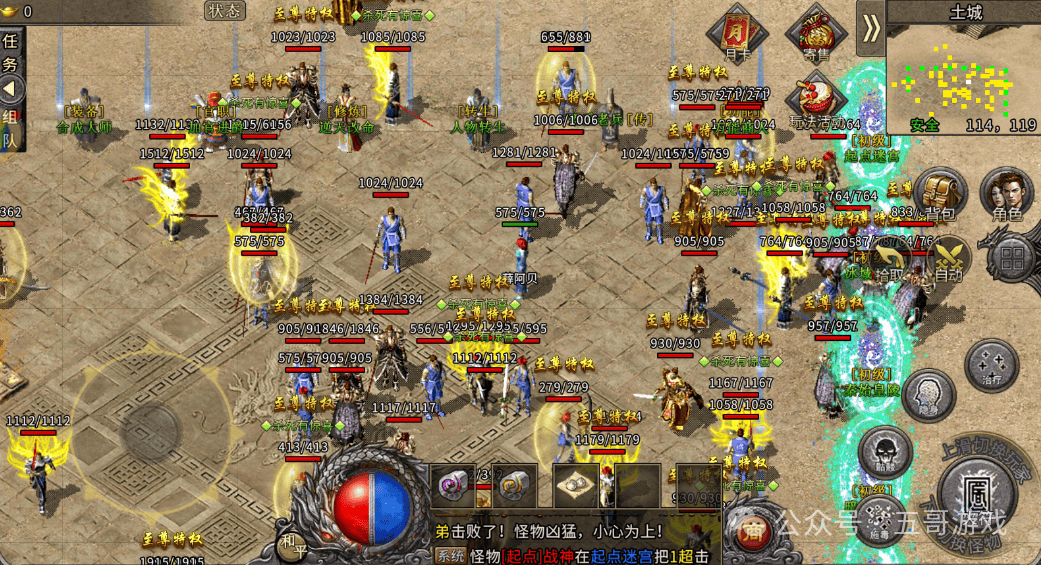Screen dimensions: 1041x565
Task: Open the 系统 system chat channel
Action: click(x=450, y=556)
